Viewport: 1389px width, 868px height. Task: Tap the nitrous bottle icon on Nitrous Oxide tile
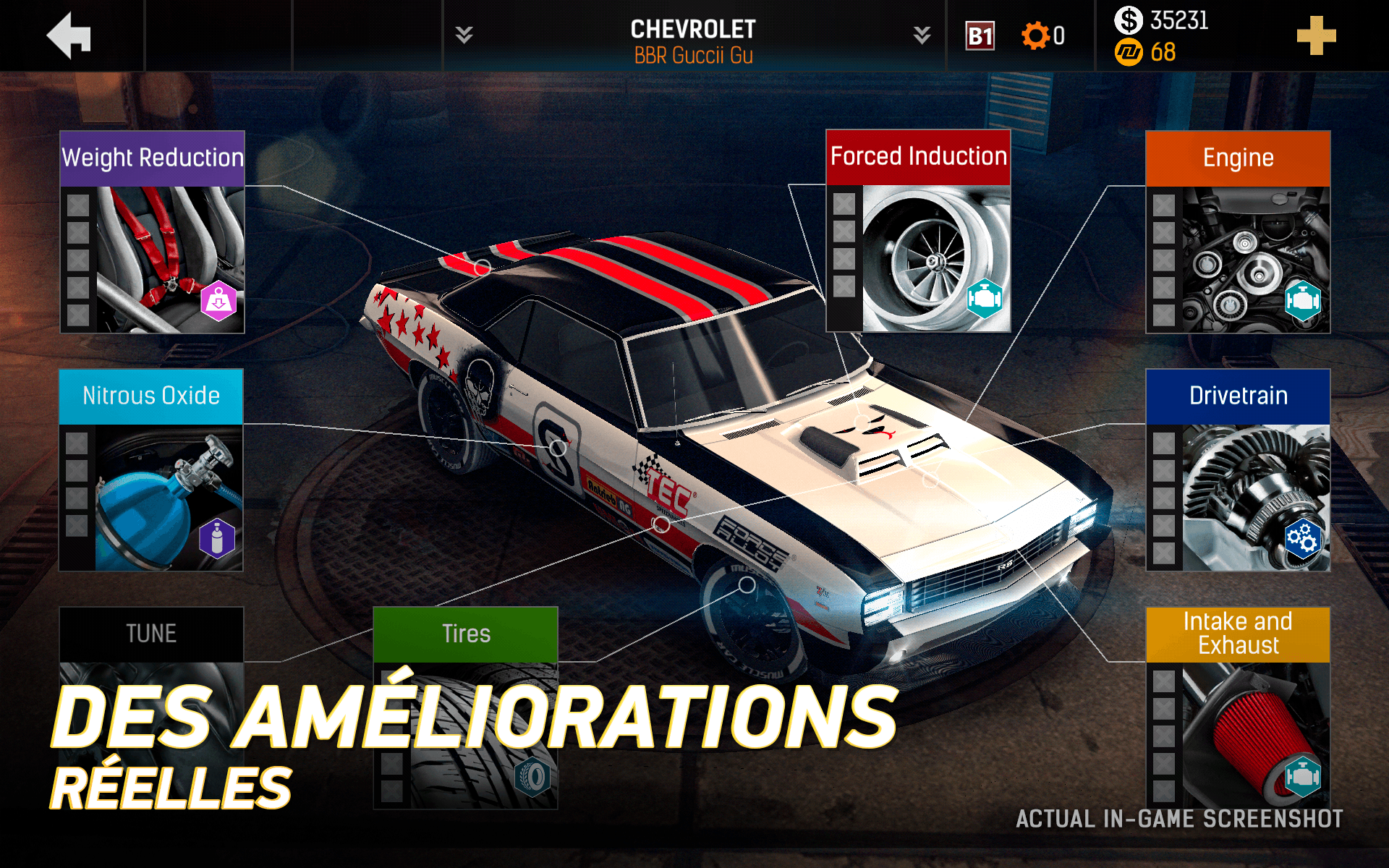pyautogui.click(x=216, y=537)
